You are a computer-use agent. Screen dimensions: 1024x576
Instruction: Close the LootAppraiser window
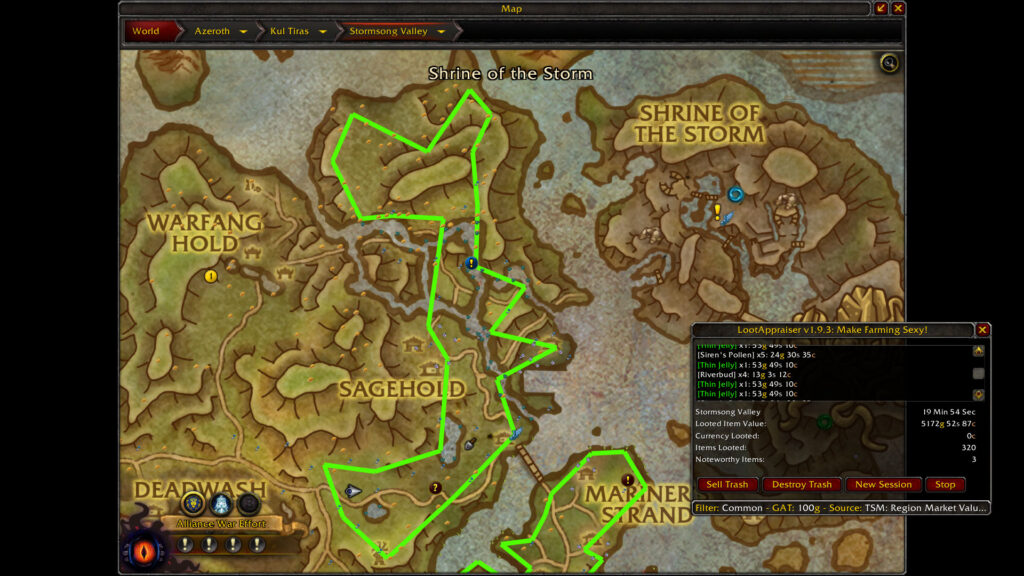[x=982, y=330]
